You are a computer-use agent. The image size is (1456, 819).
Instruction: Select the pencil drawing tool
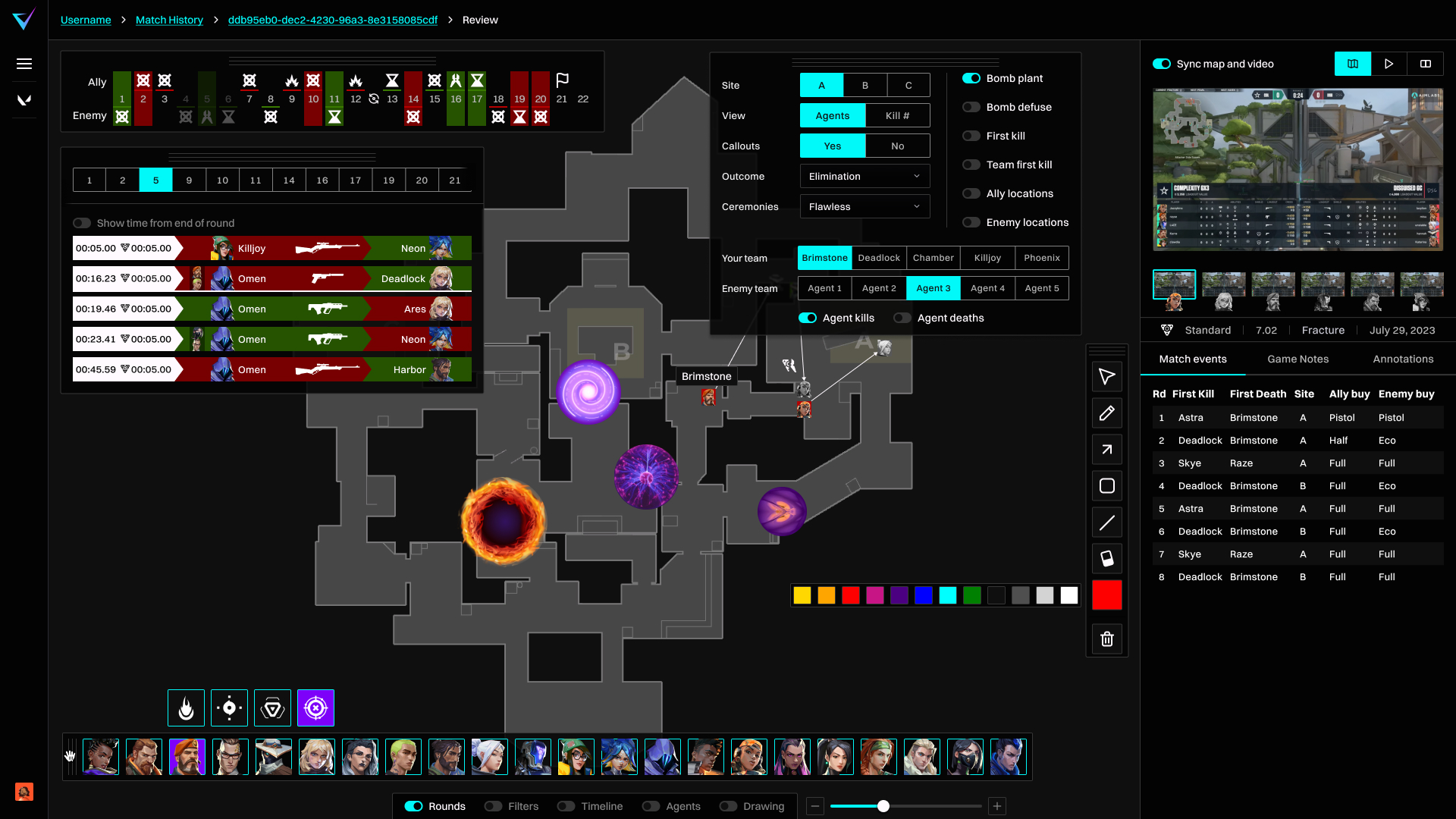click(1107, 413)
